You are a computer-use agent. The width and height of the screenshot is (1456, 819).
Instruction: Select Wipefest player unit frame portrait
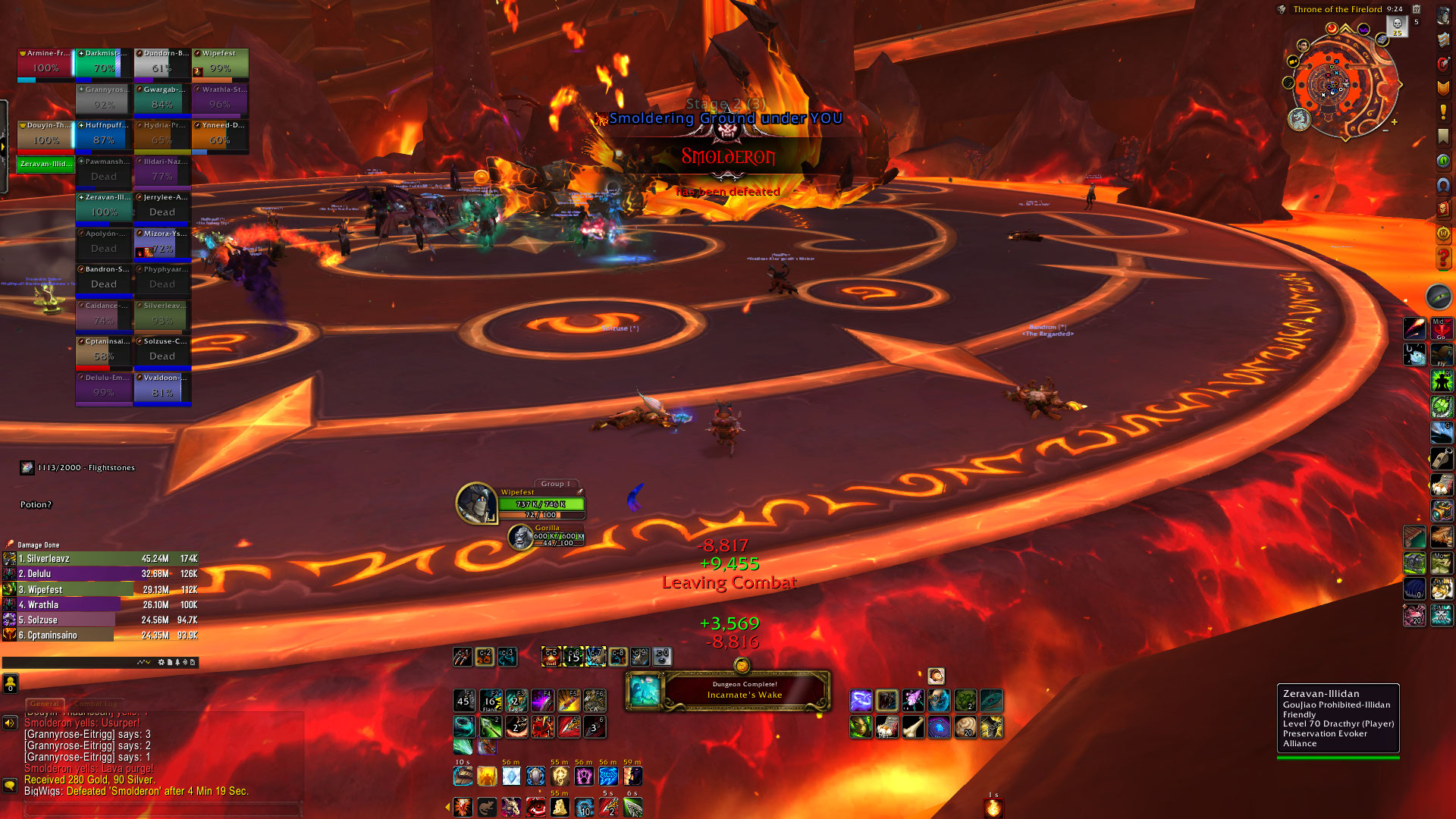pyautogui.click(x=475, y=502)
